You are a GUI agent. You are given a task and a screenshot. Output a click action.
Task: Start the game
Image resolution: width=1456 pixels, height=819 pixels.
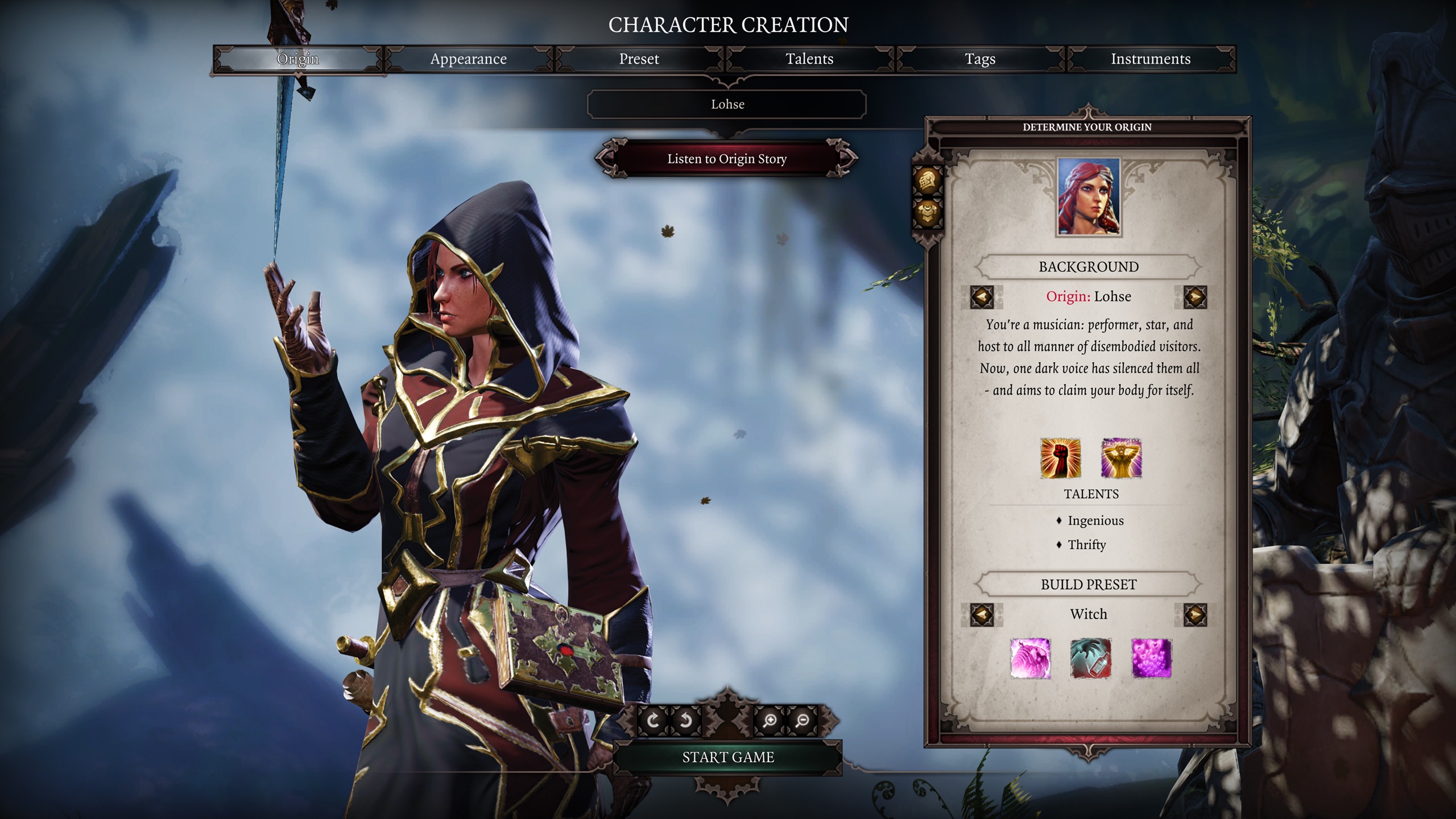pos(728,757)
